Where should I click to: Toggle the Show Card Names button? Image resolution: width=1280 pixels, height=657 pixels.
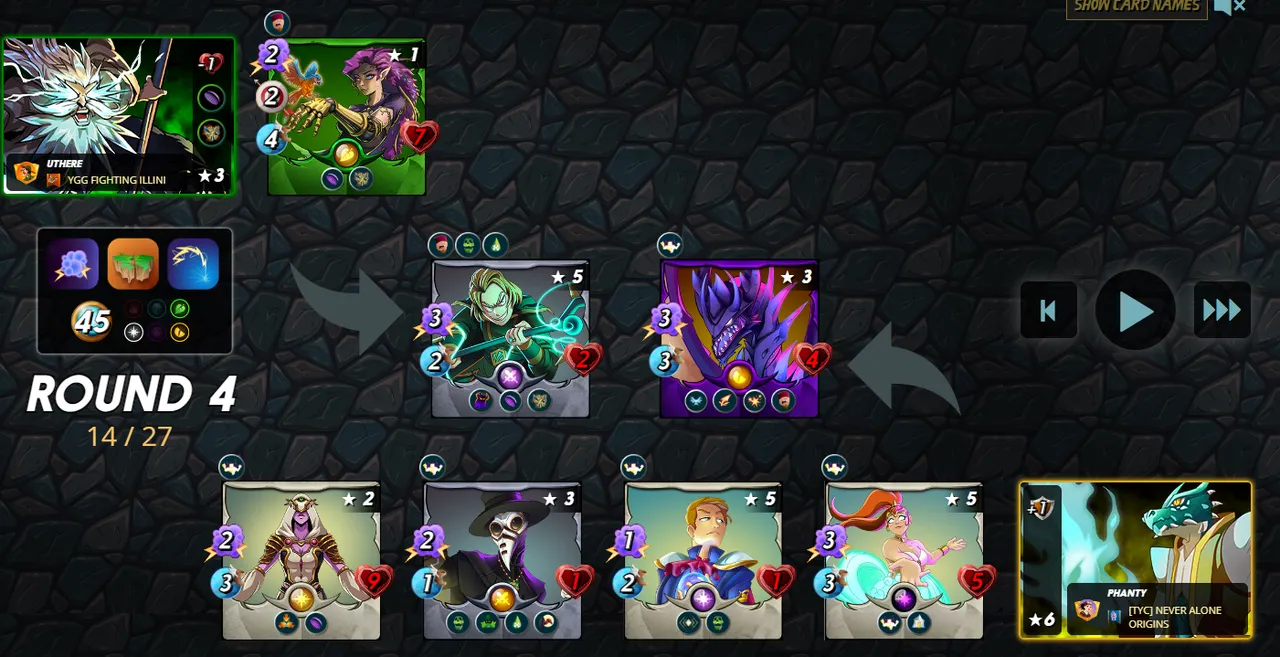(1136, 7)
